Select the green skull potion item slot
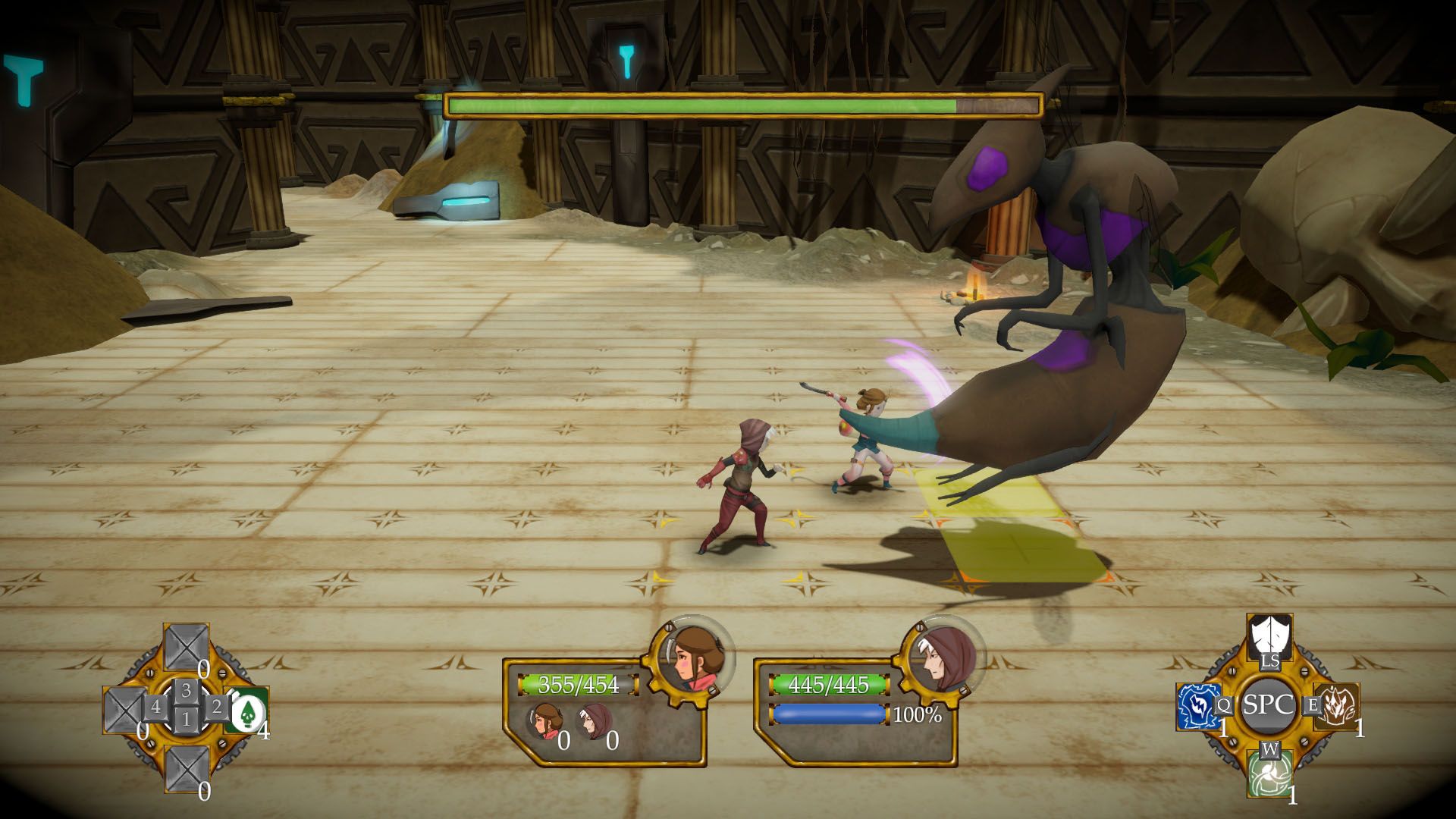Viewport: 1456px width, 819px height. pos(246,711)
